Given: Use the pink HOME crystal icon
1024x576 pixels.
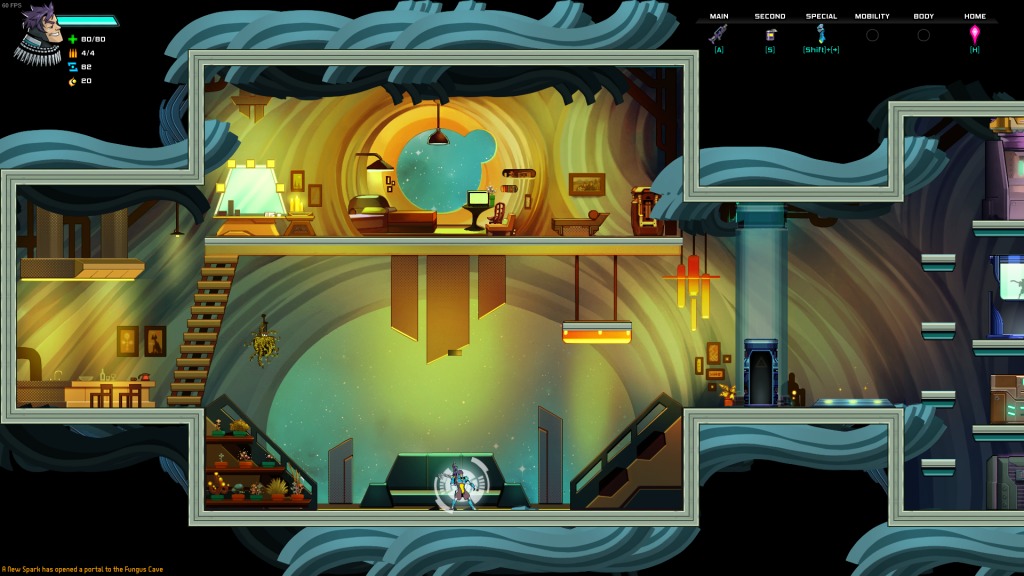Looking at the screenshot, I should [975, 34].
